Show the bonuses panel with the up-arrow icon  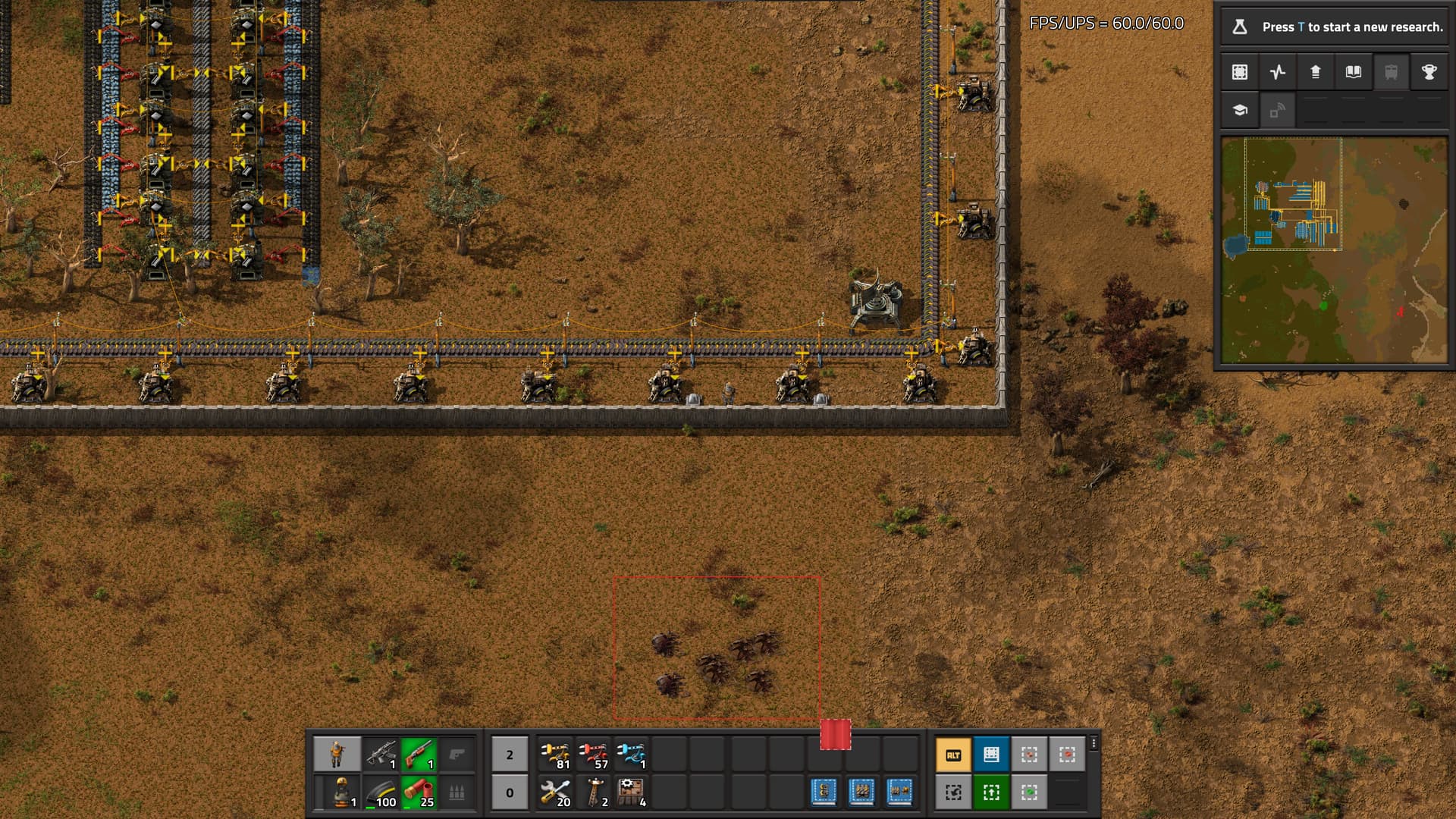tap(1316, 72)
